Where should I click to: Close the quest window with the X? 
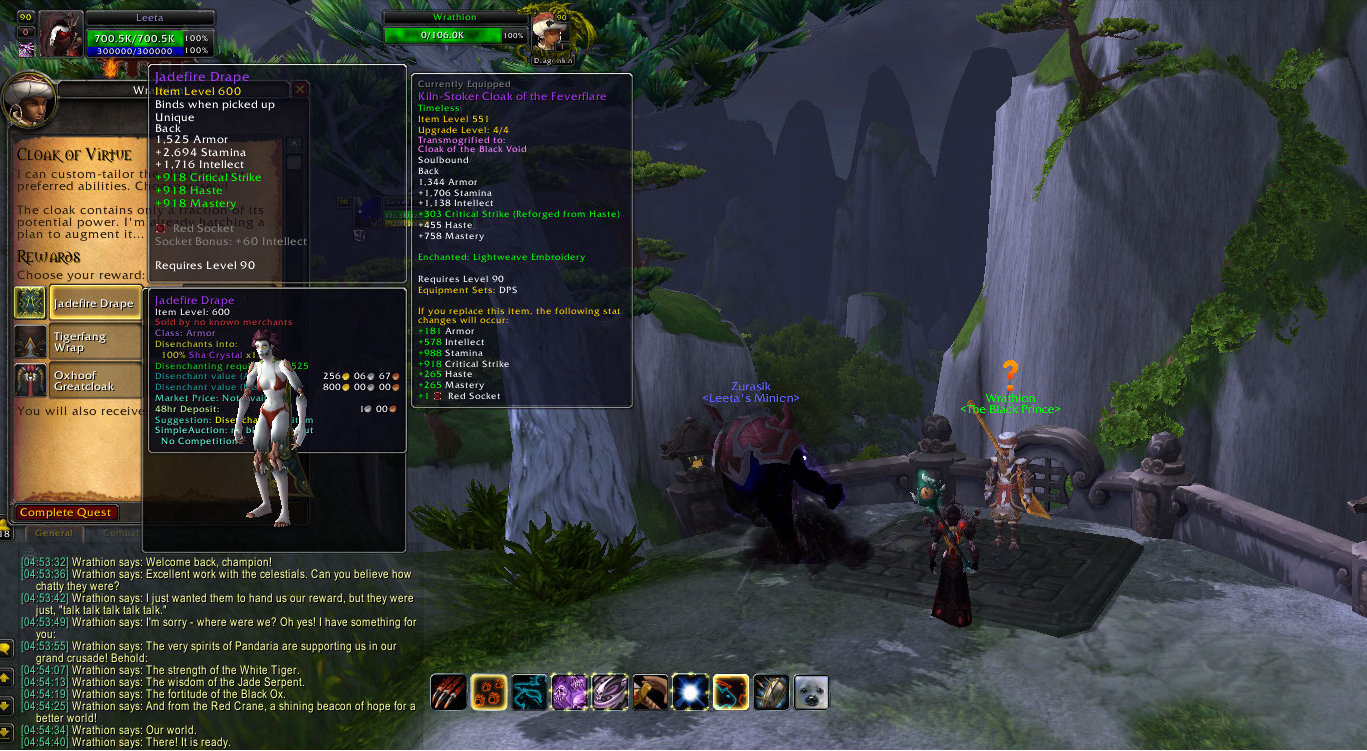click(x=299, y=89)
